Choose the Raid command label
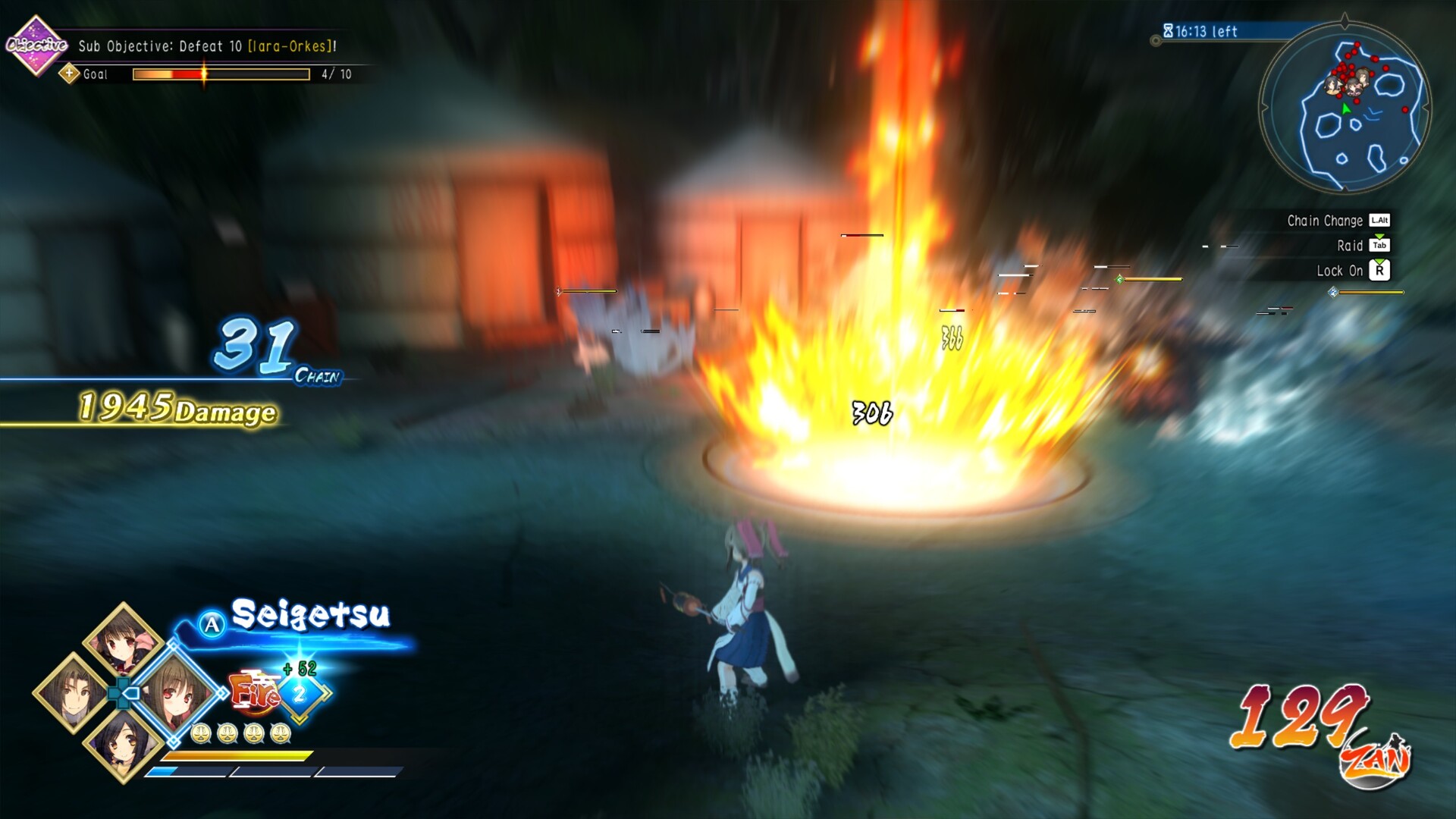The height and width of the screenshot is (819, 1456). [1350, 246]
